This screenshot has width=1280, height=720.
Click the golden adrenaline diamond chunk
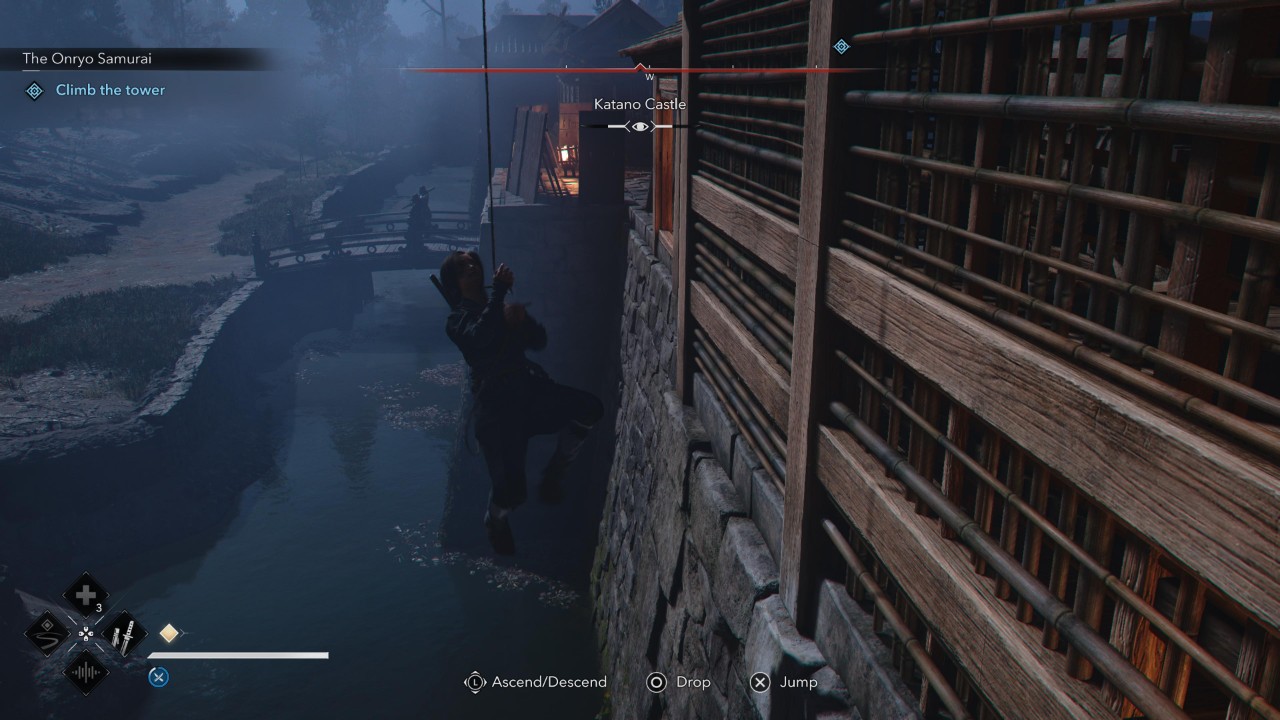[x=169, y=633]
